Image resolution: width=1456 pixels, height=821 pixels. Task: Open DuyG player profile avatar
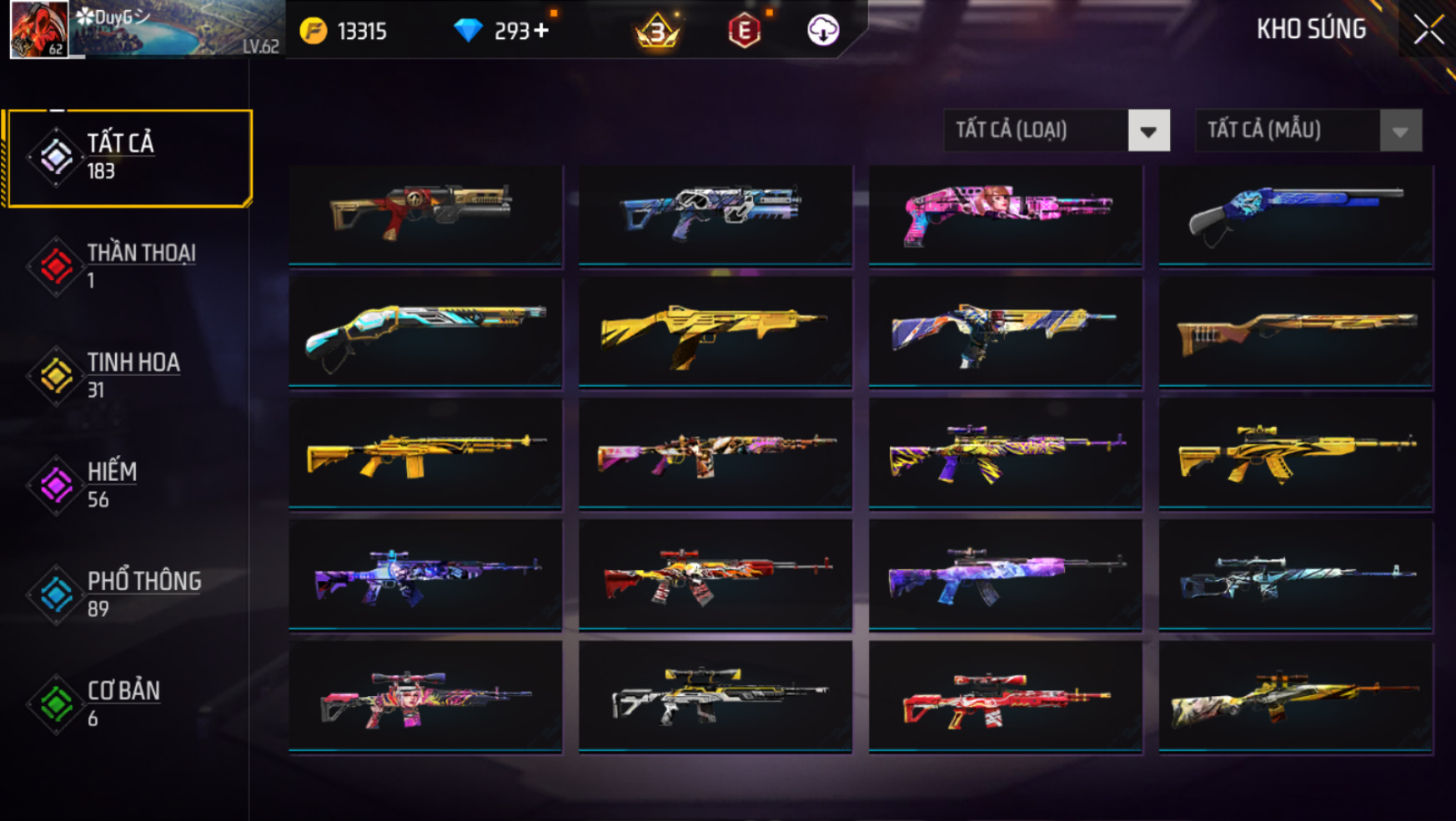(x=38, y=29)
